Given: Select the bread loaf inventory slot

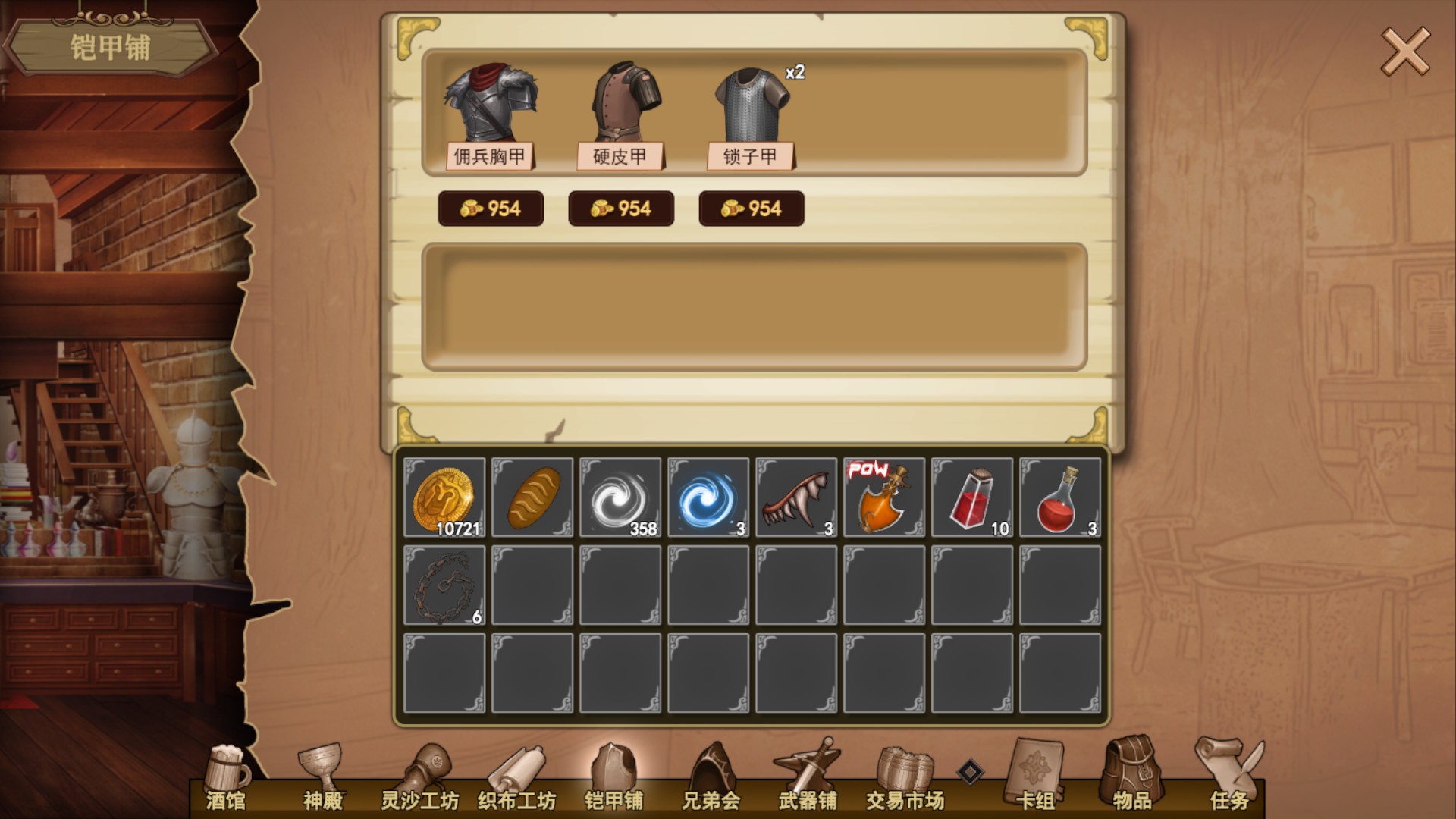Looking at the screenshot, I should 532,497.
